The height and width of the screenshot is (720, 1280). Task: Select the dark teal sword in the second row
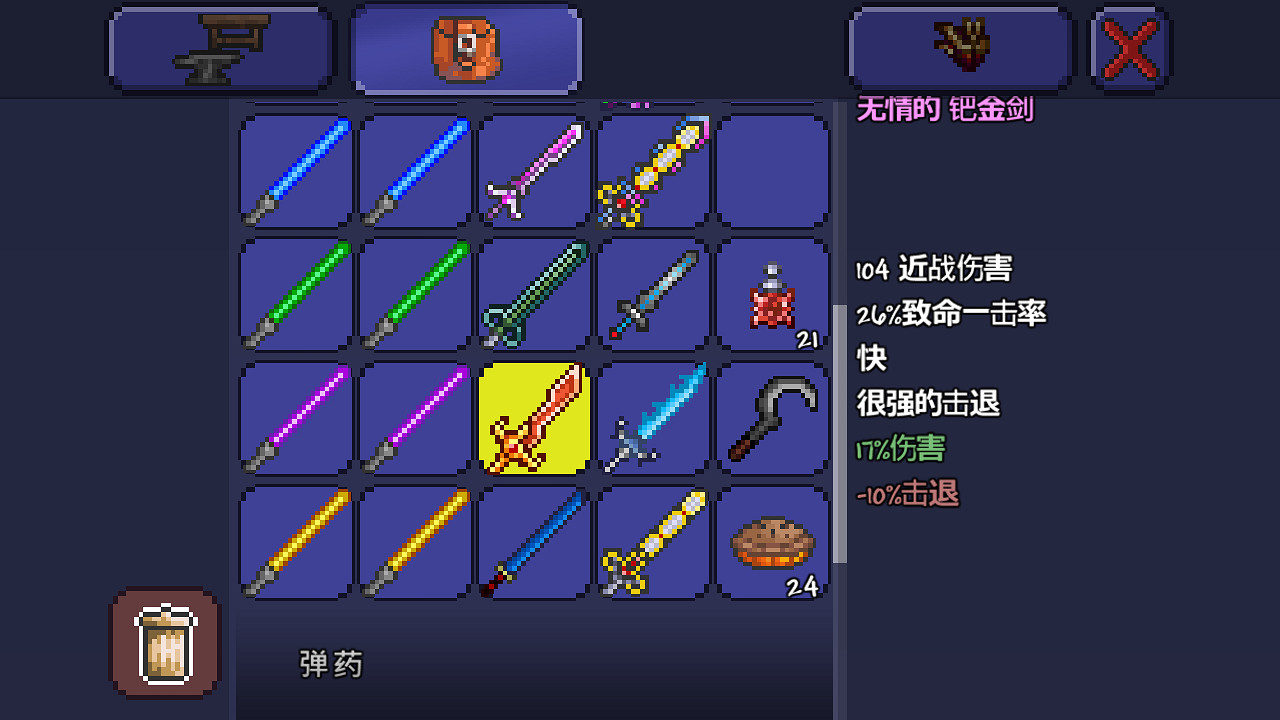(533, 296)
